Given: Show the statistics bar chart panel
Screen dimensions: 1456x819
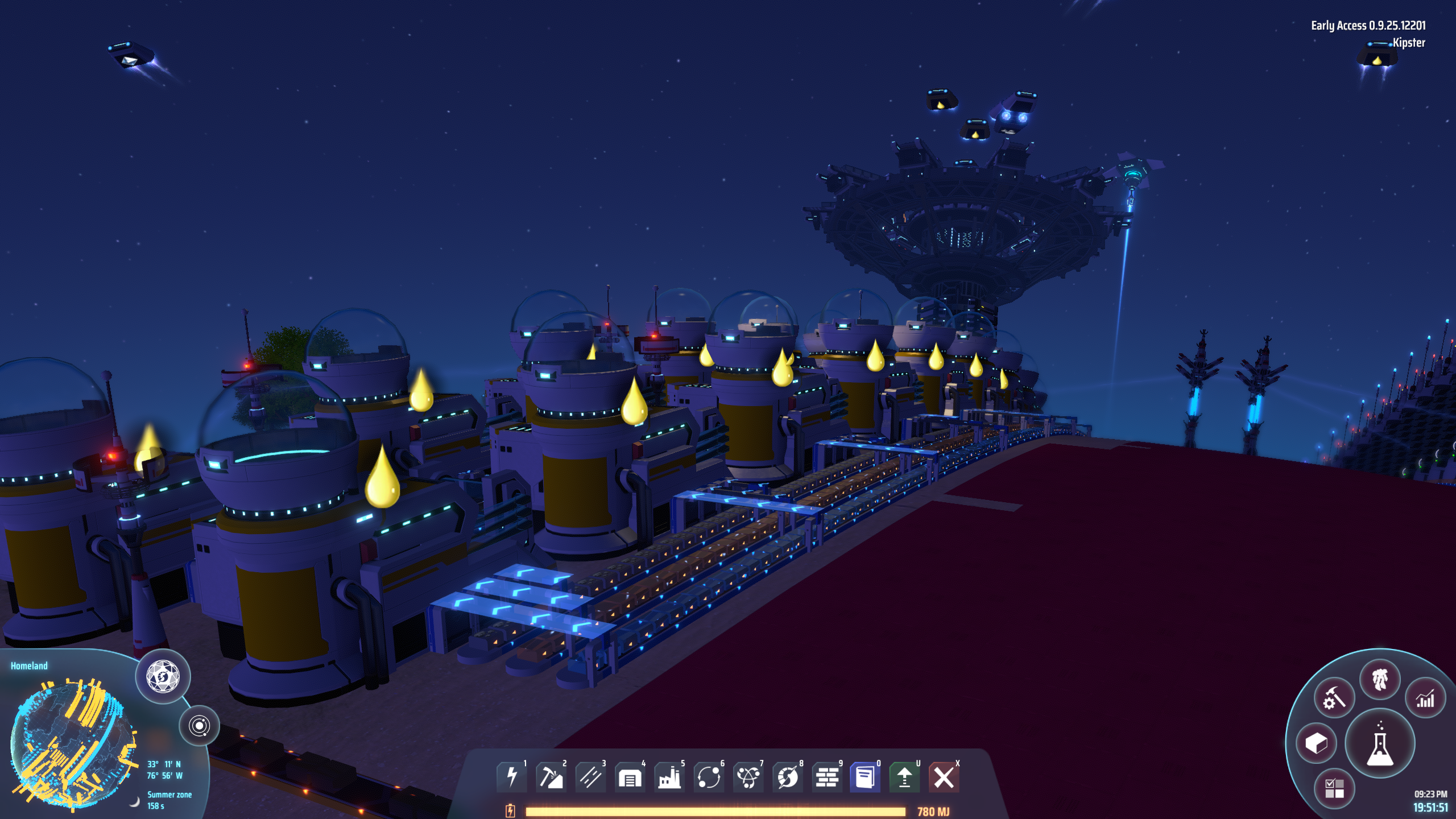Looking at the screenshot, I should 1425,698.
